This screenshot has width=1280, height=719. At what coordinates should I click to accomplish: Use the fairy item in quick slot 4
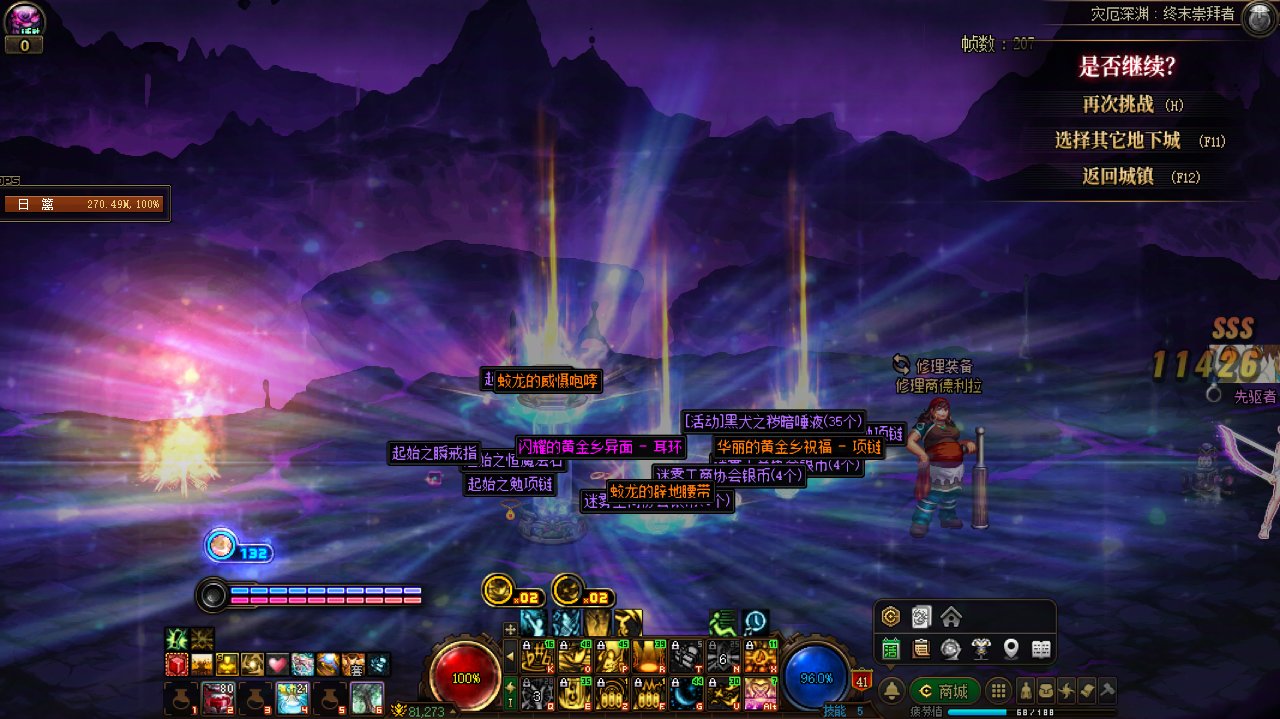tap(293, 697)
